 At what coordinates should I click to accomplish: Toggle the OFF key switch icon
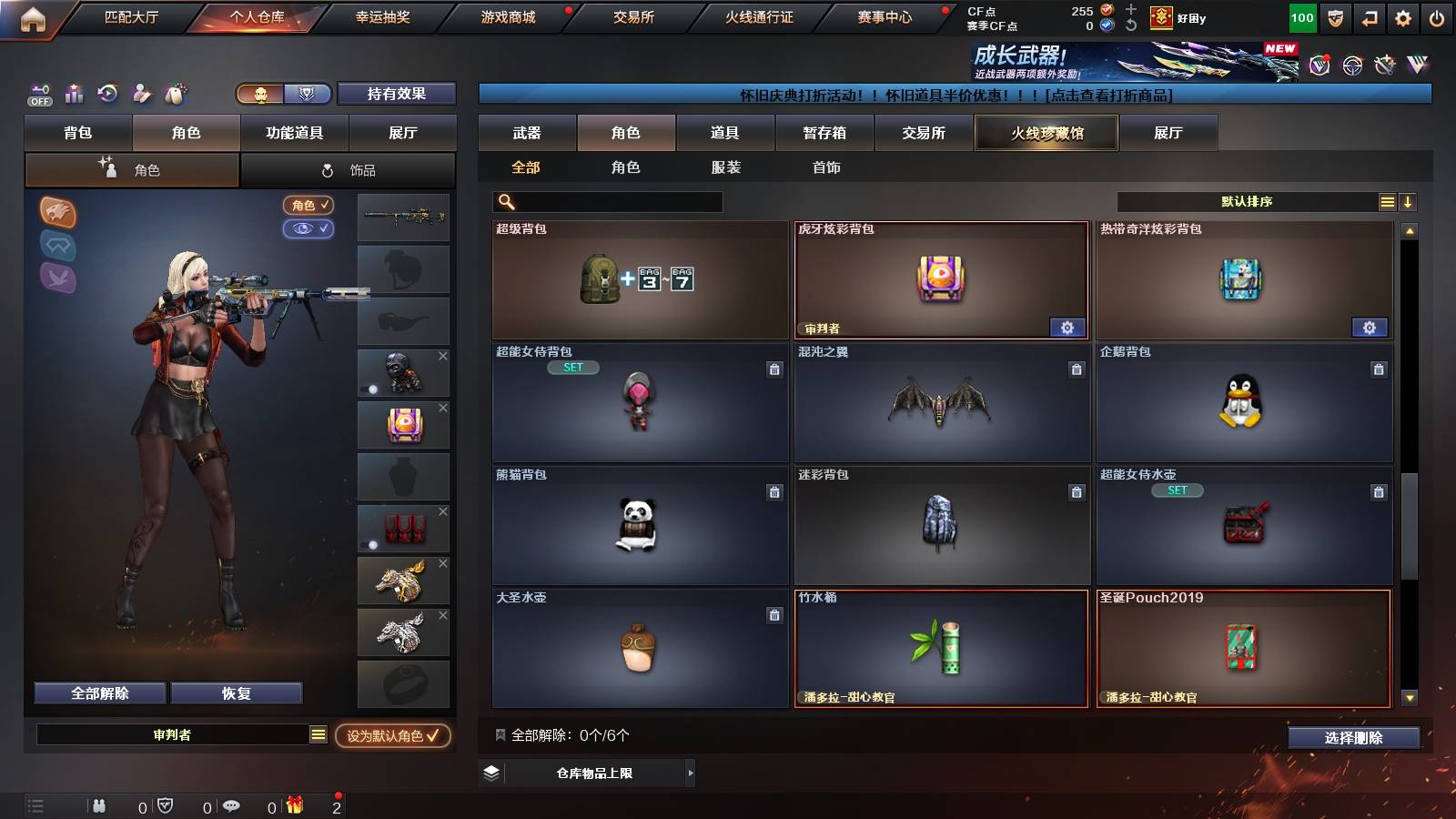pos(38,95)
